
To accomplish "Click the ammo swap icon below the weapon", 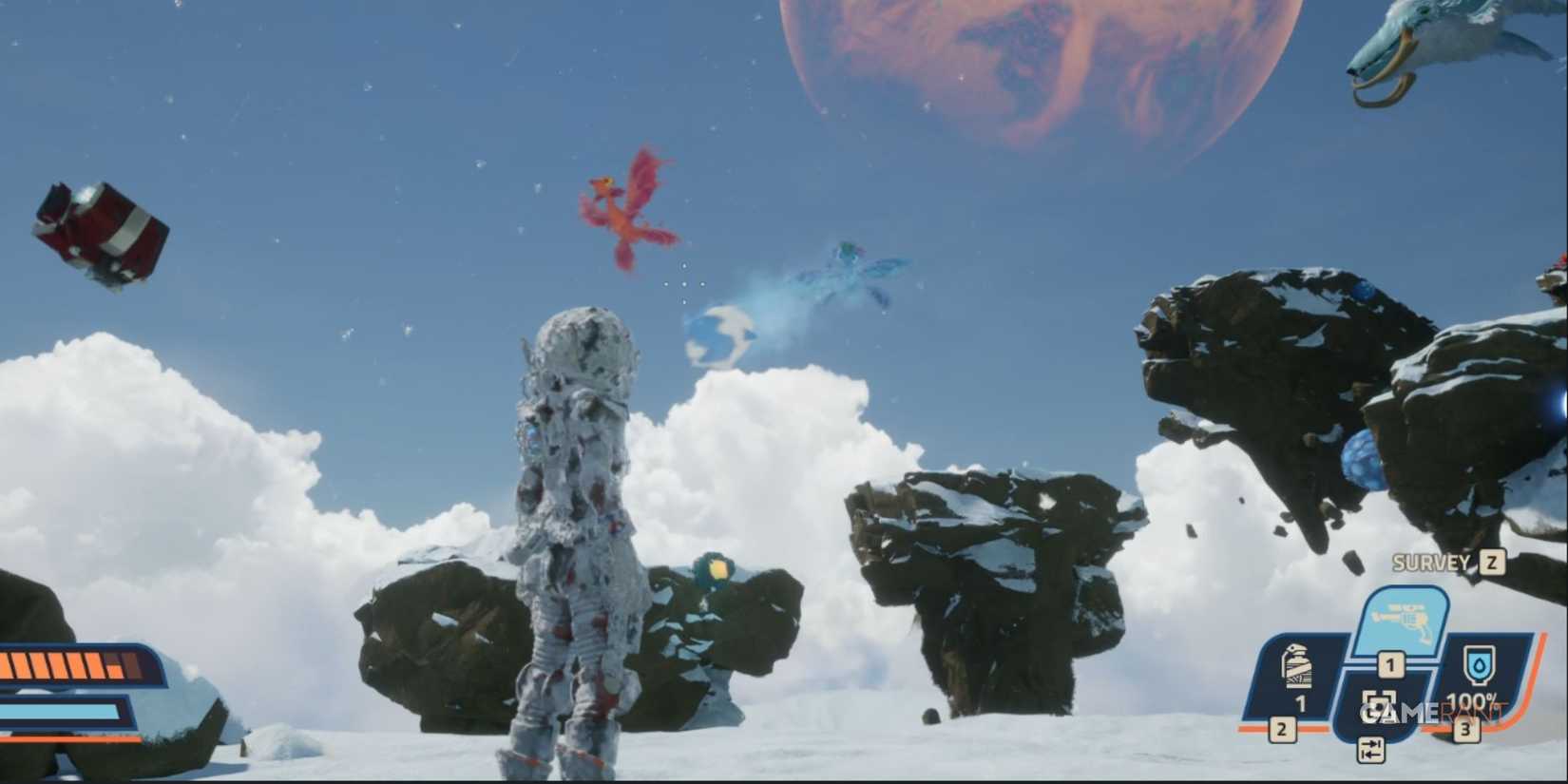I will [1371, 750].
